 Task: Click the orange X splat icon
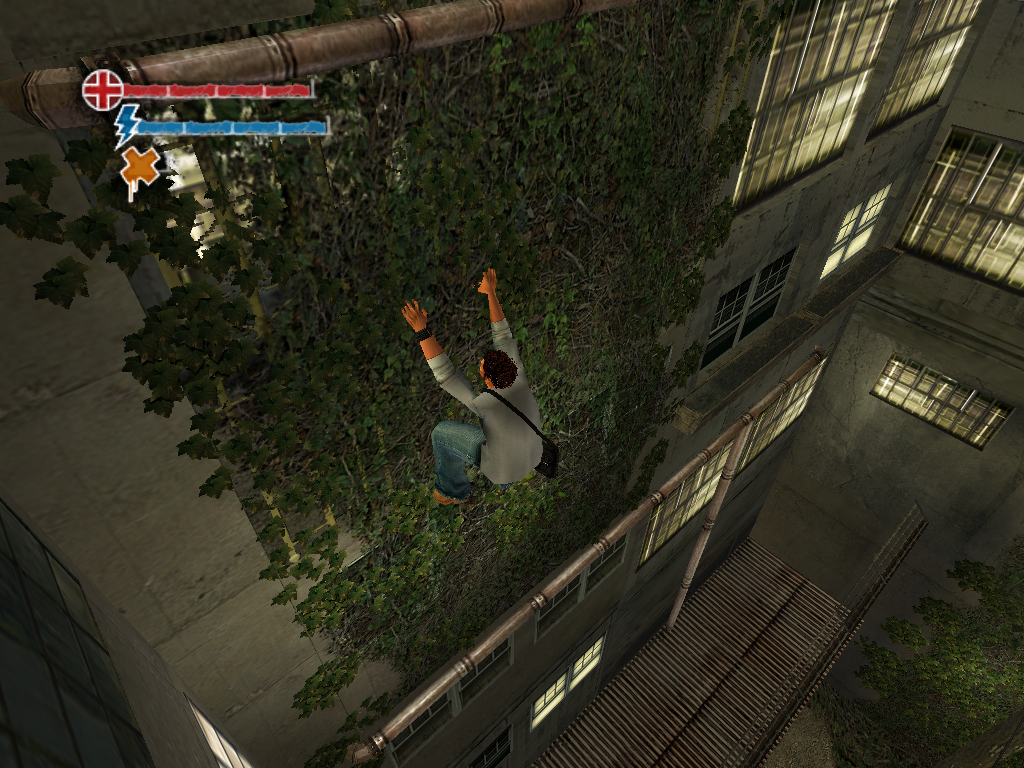pyautogui.click(x=140, y=168)
